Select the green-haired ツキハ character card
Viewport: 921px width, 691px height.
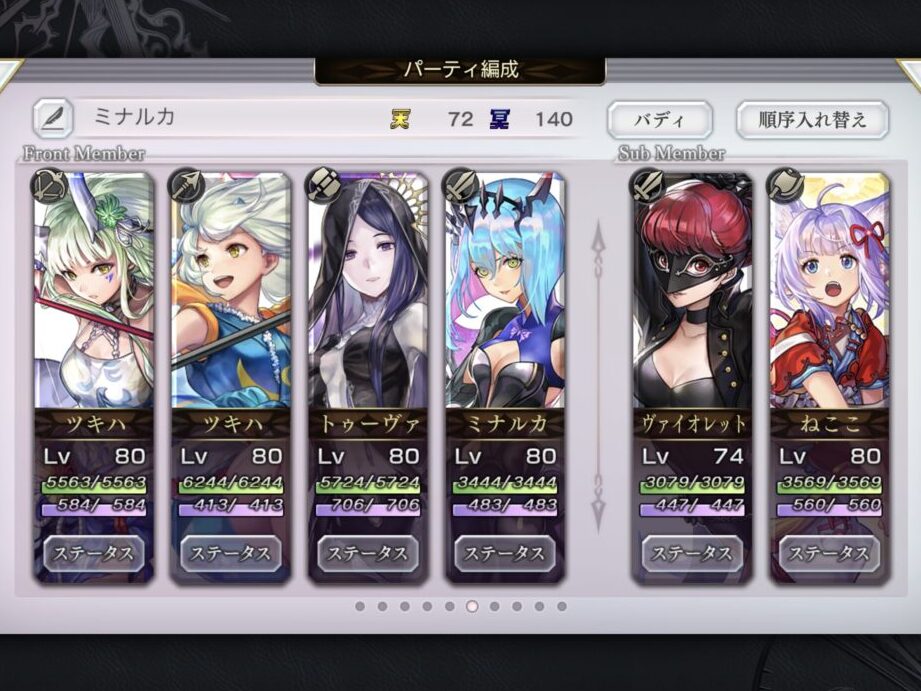point(94,290)
